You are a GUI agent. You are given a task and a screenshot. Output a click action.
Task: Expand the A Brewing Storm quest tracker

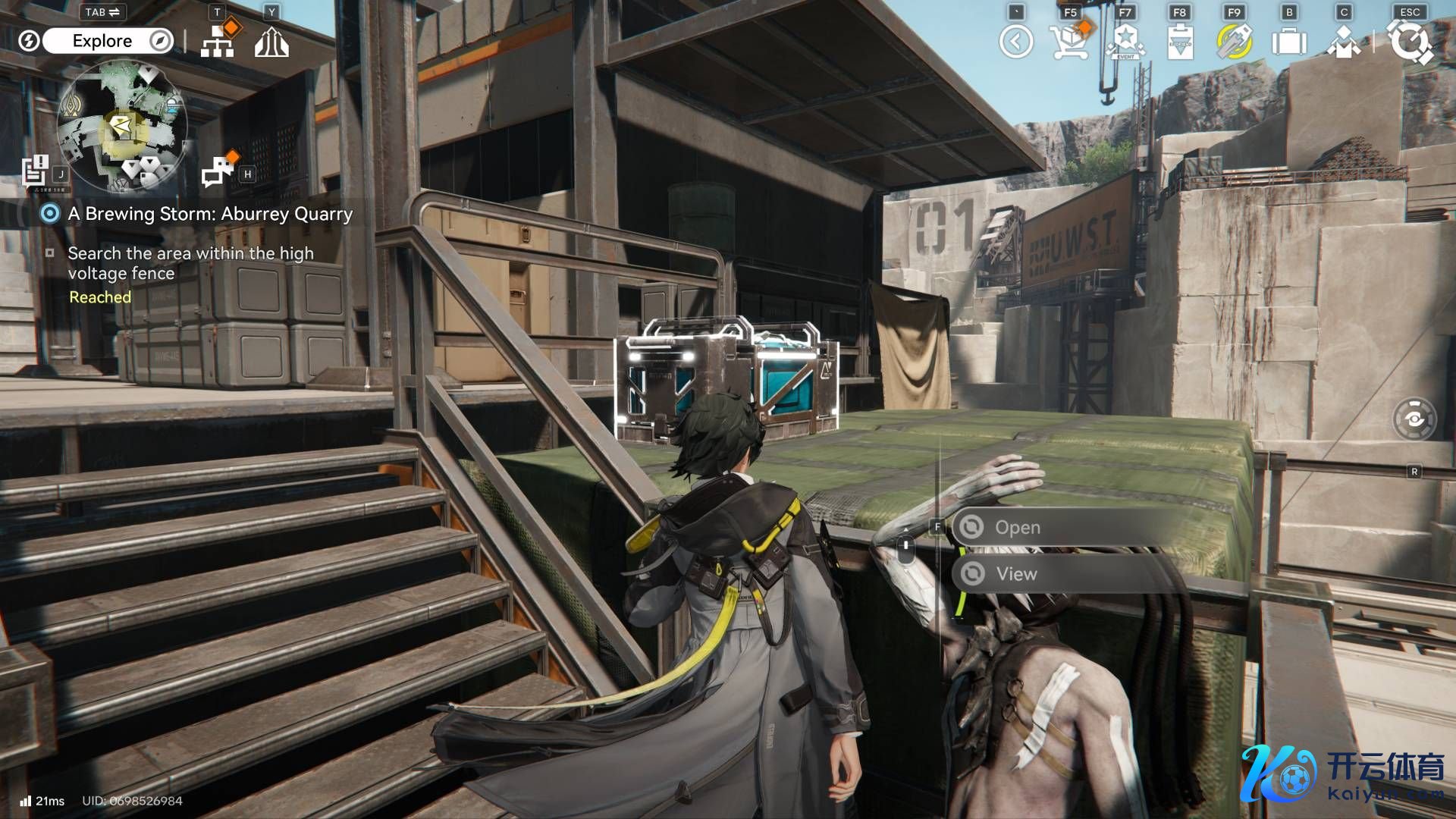[210, 214]
